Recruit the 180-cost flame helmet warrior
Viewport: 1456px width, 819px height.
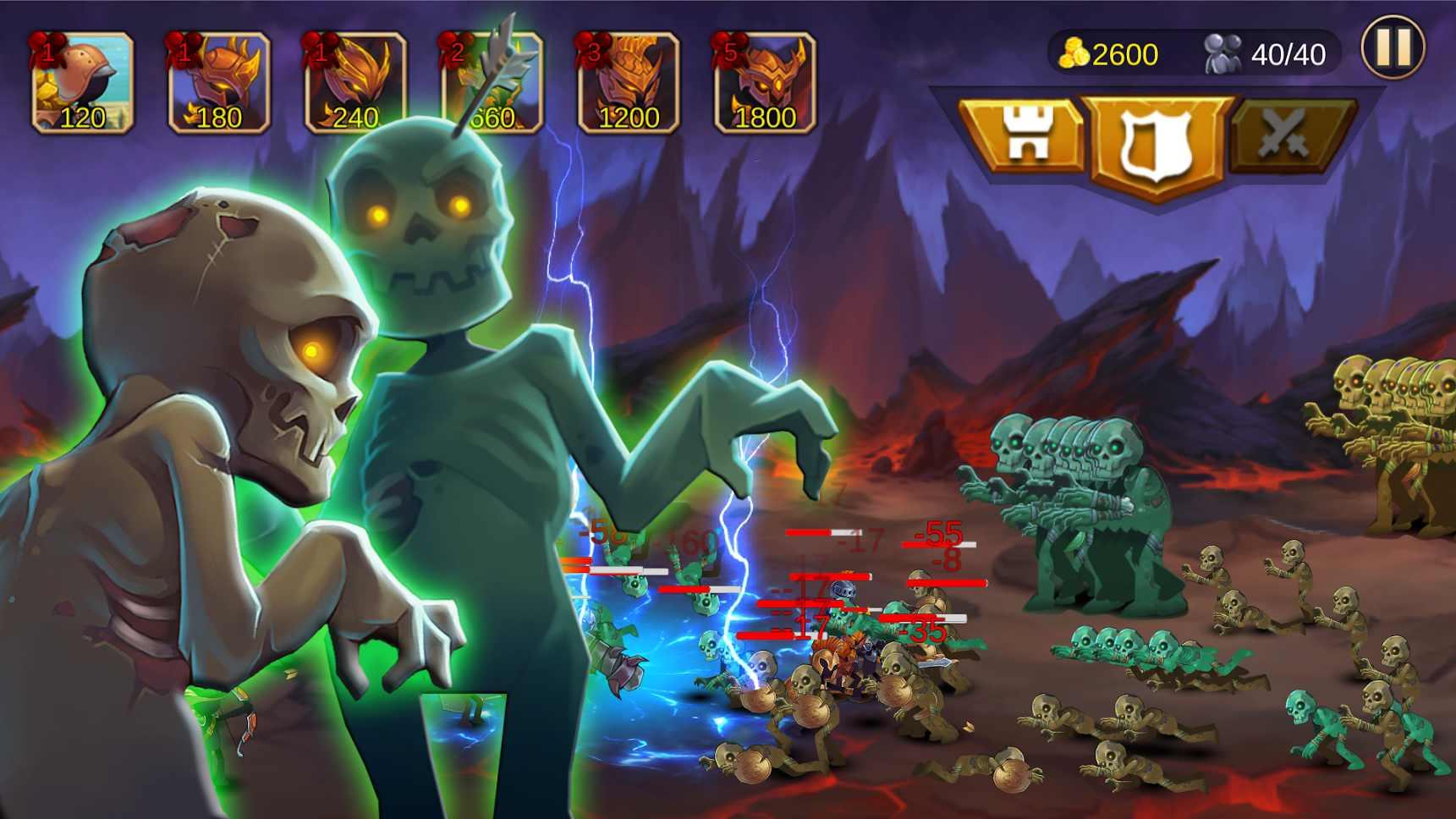(x=218, y=80)
